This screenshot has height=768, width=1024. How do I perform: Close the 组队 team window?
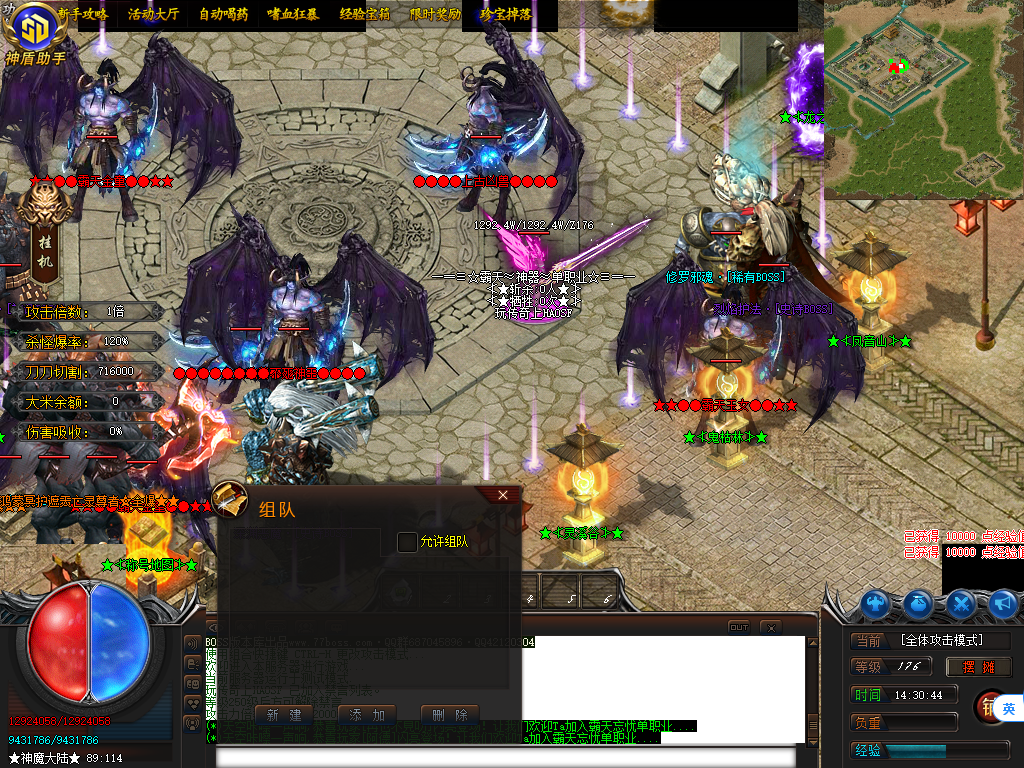pos(502,495)
